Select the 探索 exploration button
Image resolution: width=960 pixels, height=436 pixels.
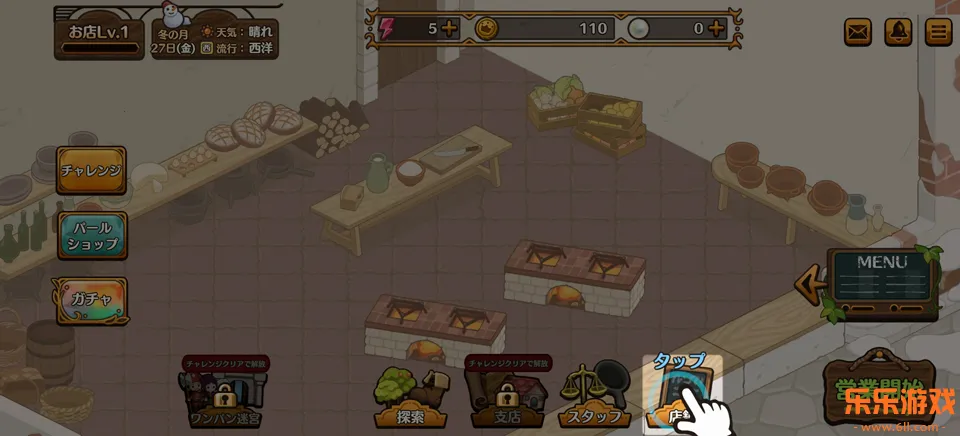pos(411,396)
